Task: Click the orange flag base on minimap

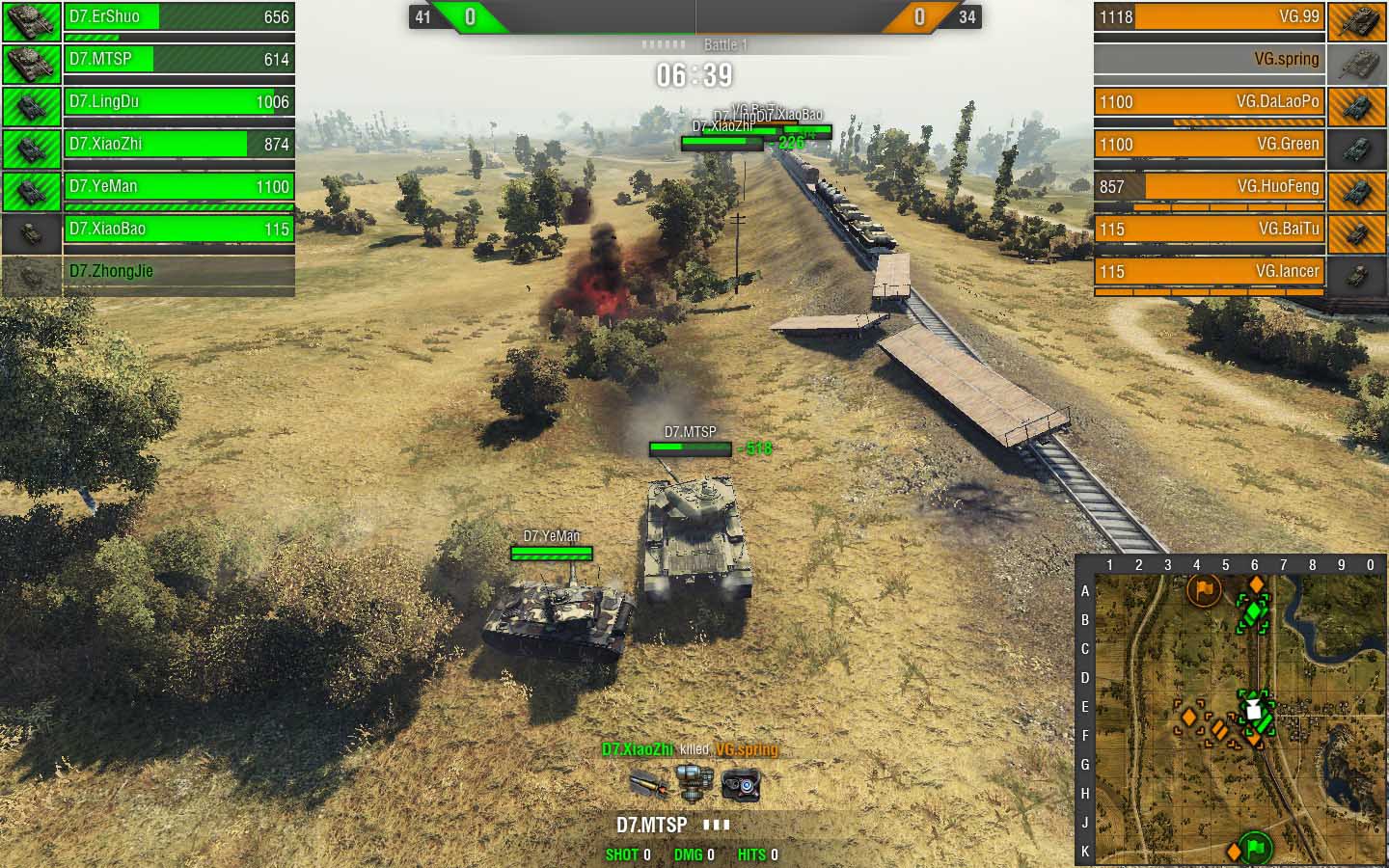Action: pyautogui.click(x=1203, y=588)
